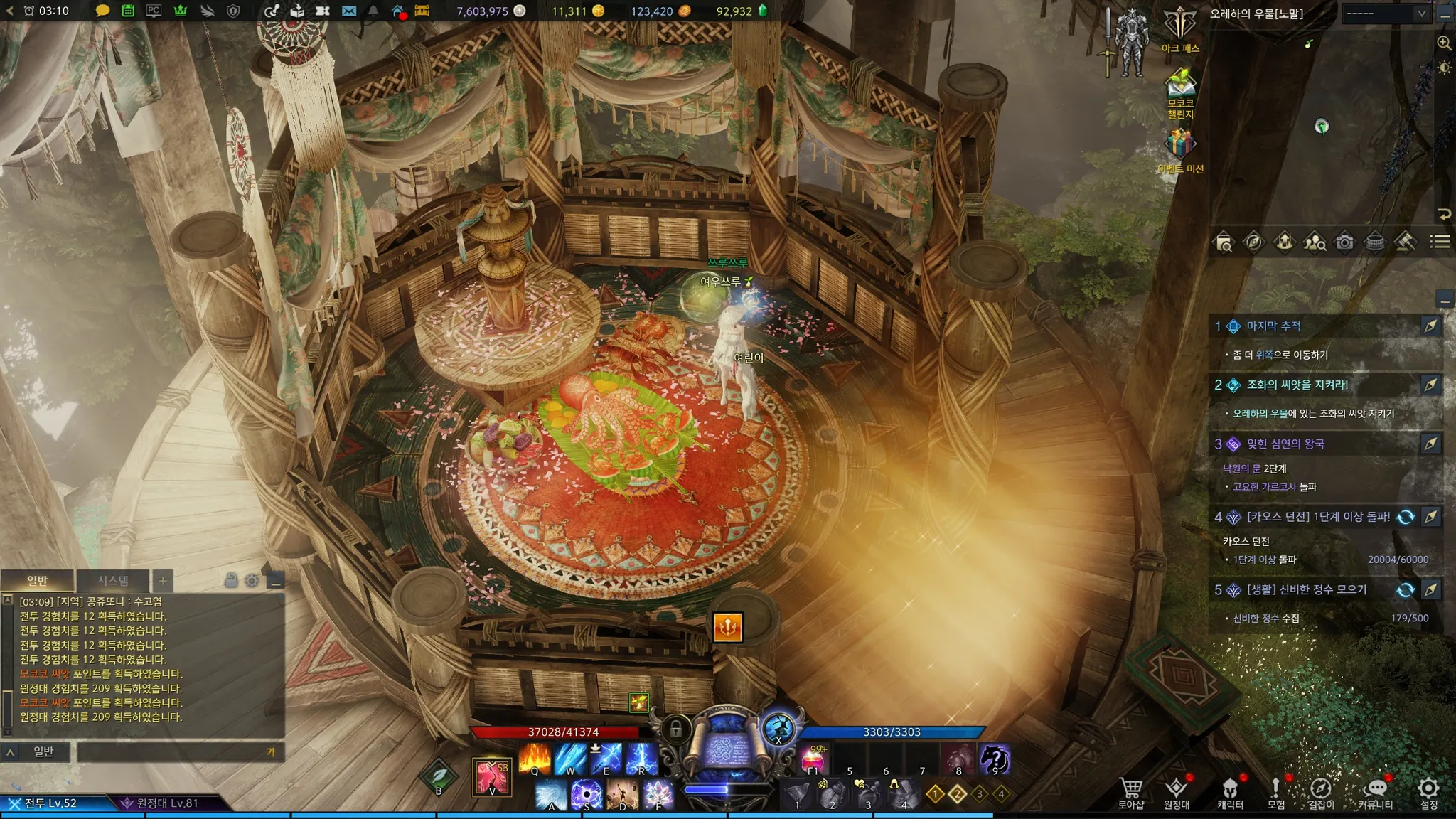1456x819 pixels.
Task: Activate the fire skill on Q
Action: point(535,758)
